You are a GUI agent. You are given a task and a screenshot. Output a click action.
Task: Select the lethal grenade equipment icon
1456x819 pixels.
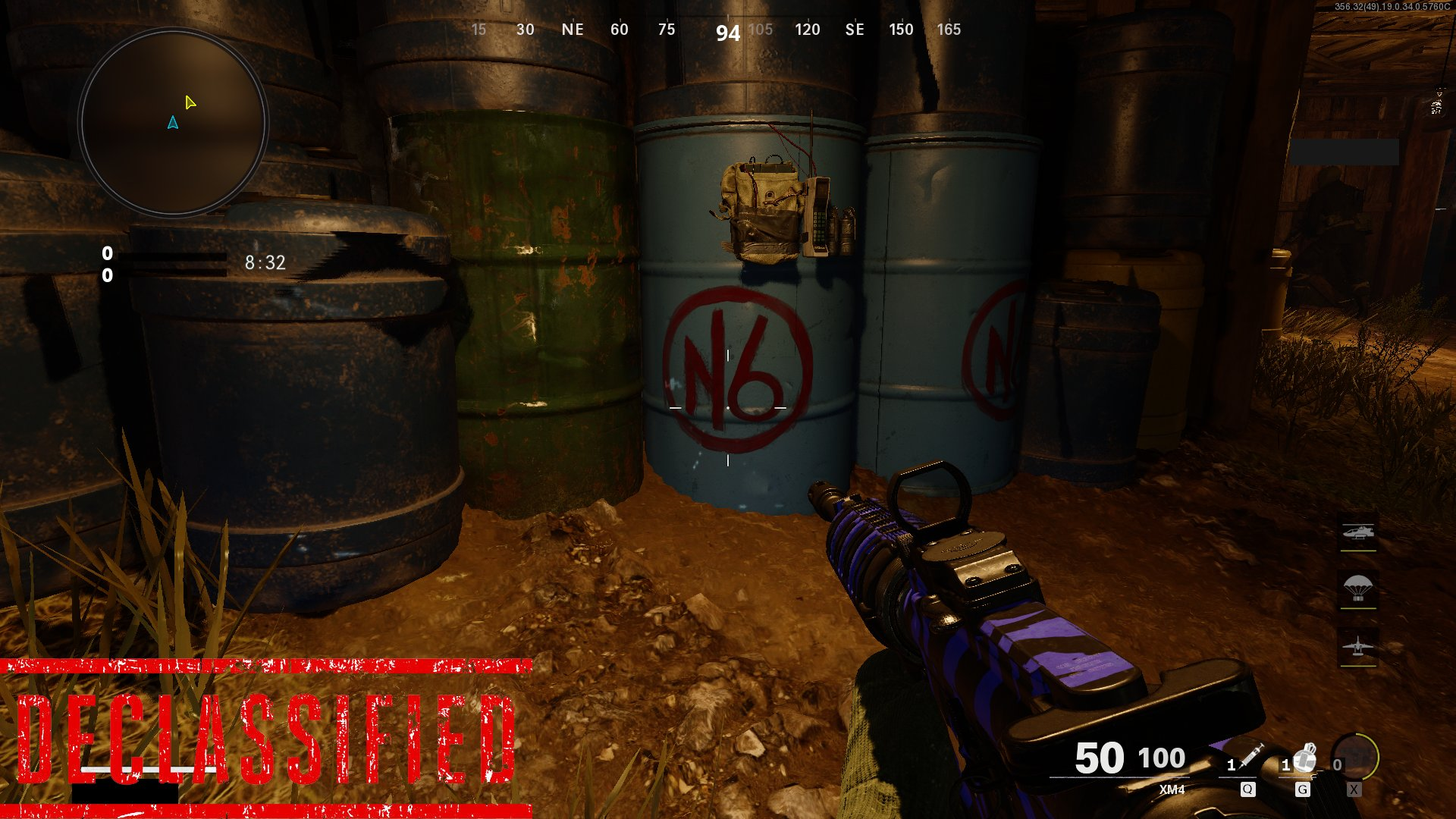coord(1304,758)
